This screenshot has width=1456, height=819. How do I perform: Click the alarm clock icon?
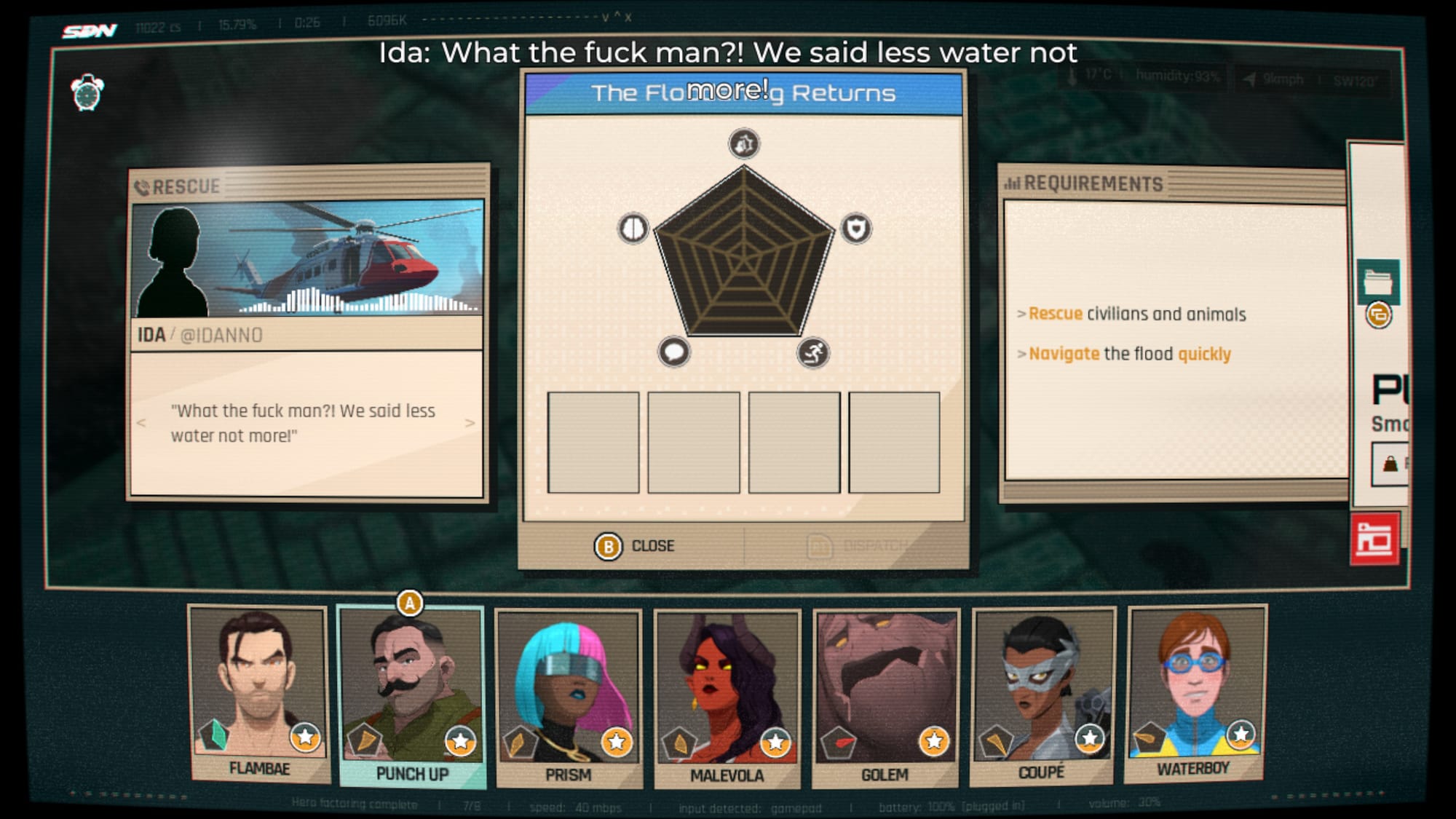point(87,93)
